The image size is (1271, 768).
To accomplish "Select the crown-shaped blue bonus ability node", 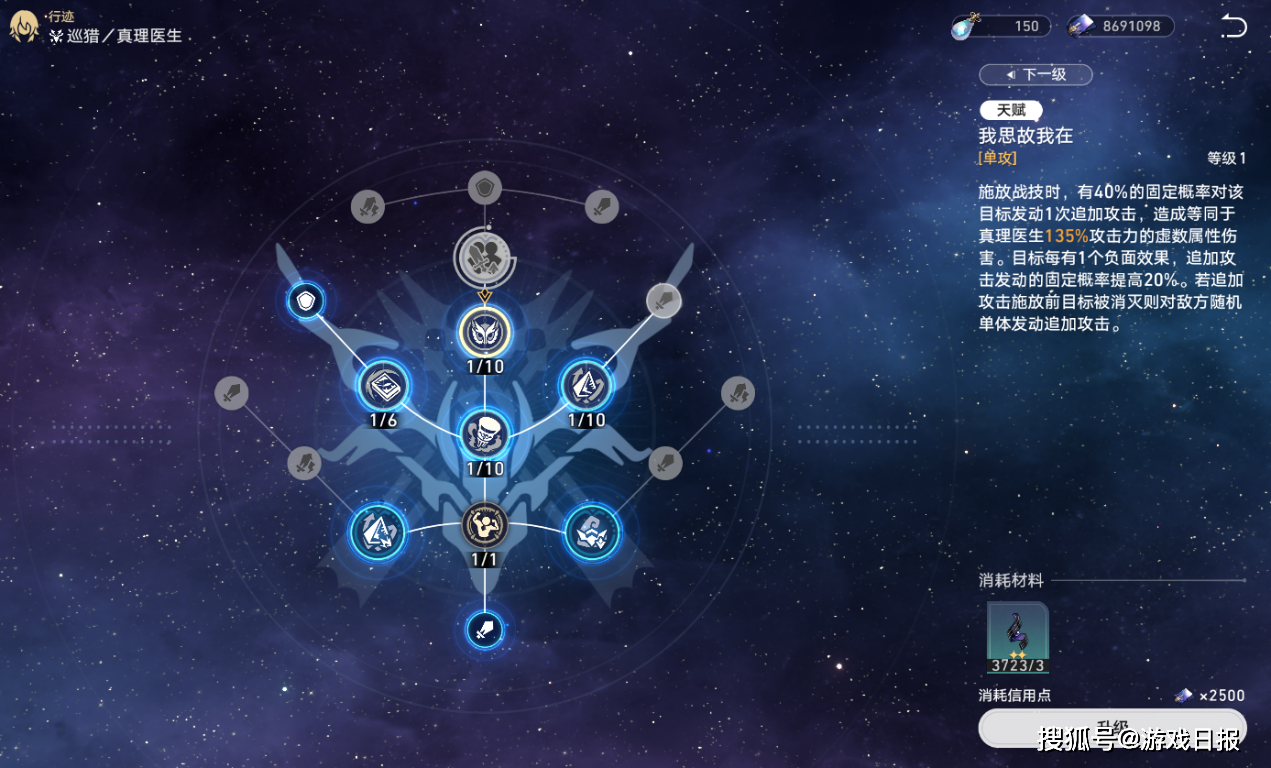I will click(592, 531).
